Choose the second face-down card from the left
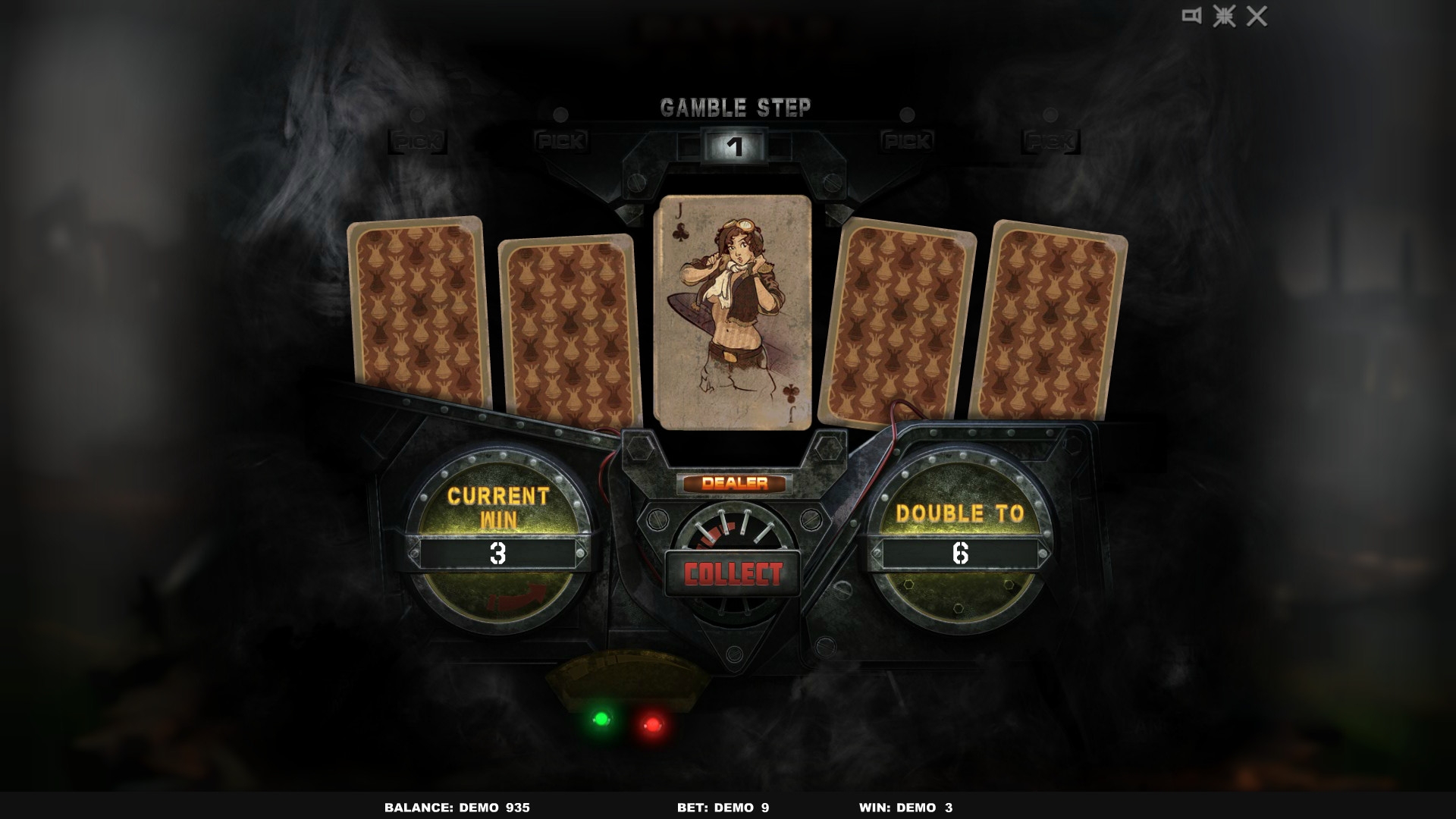The height and width of the screenshot is (819, 1456). pos(568,331)
